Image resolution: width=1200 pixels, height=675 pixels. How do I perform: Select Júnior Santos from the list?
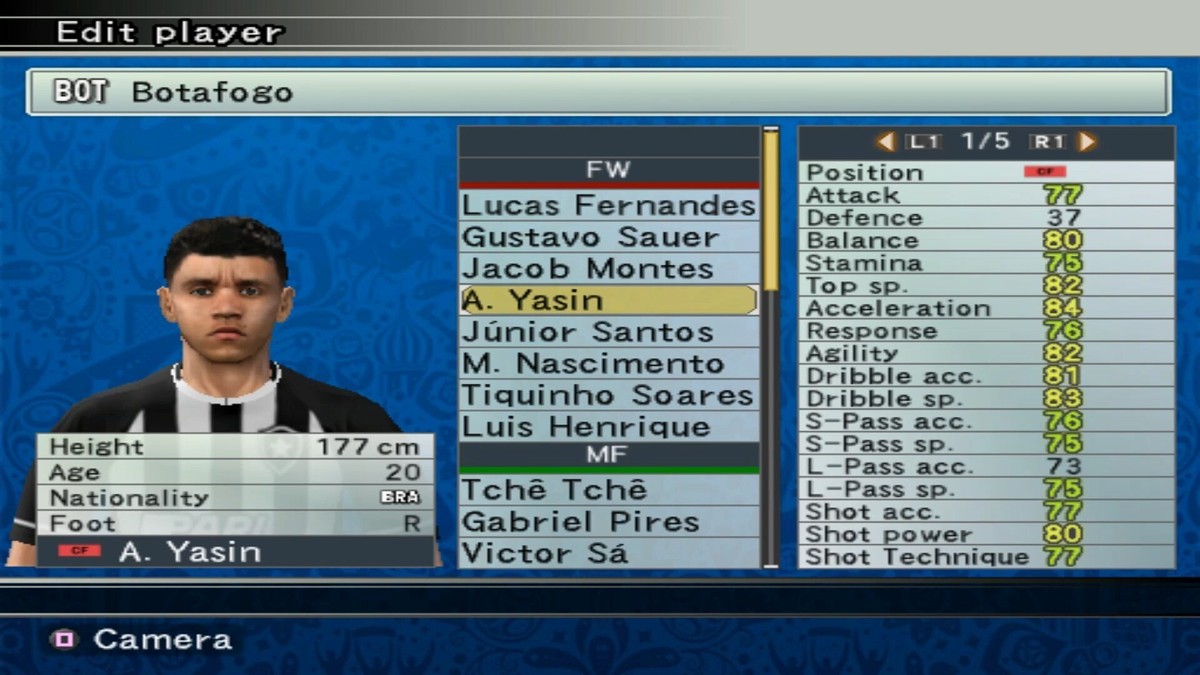coord(608,332)
